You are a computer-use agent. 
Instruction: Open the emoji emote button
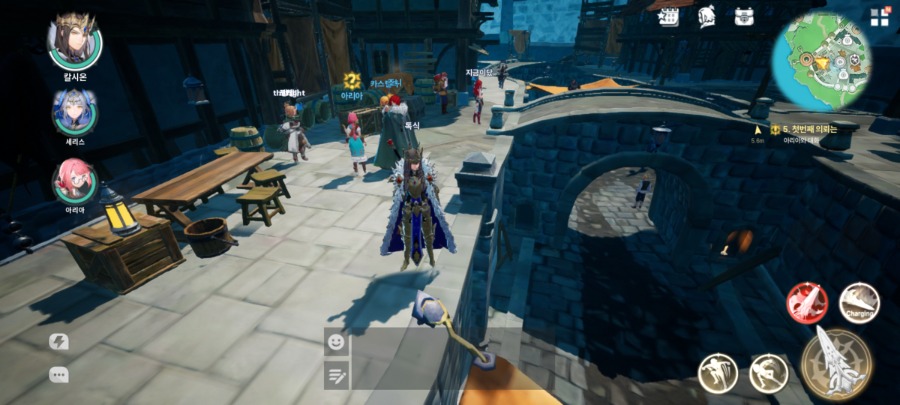(x=336, y=342)
